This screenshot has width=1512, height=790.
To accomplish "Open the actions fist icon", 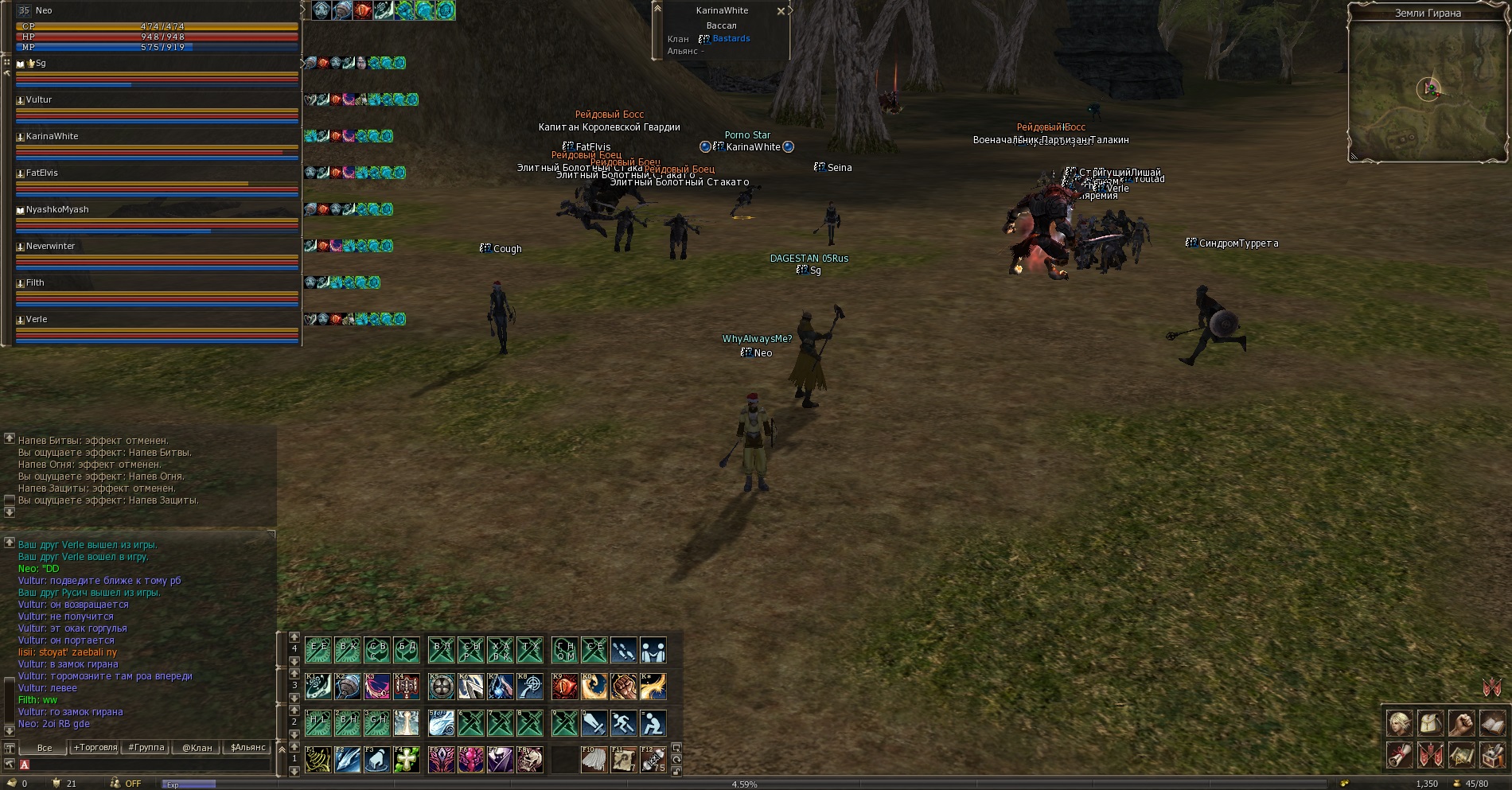I will [x=1461, y=723].
